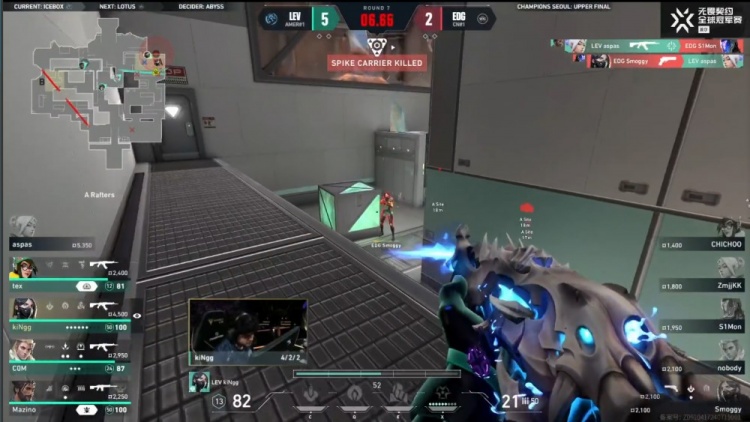Click the kiNgg player webcam feed

247,329
